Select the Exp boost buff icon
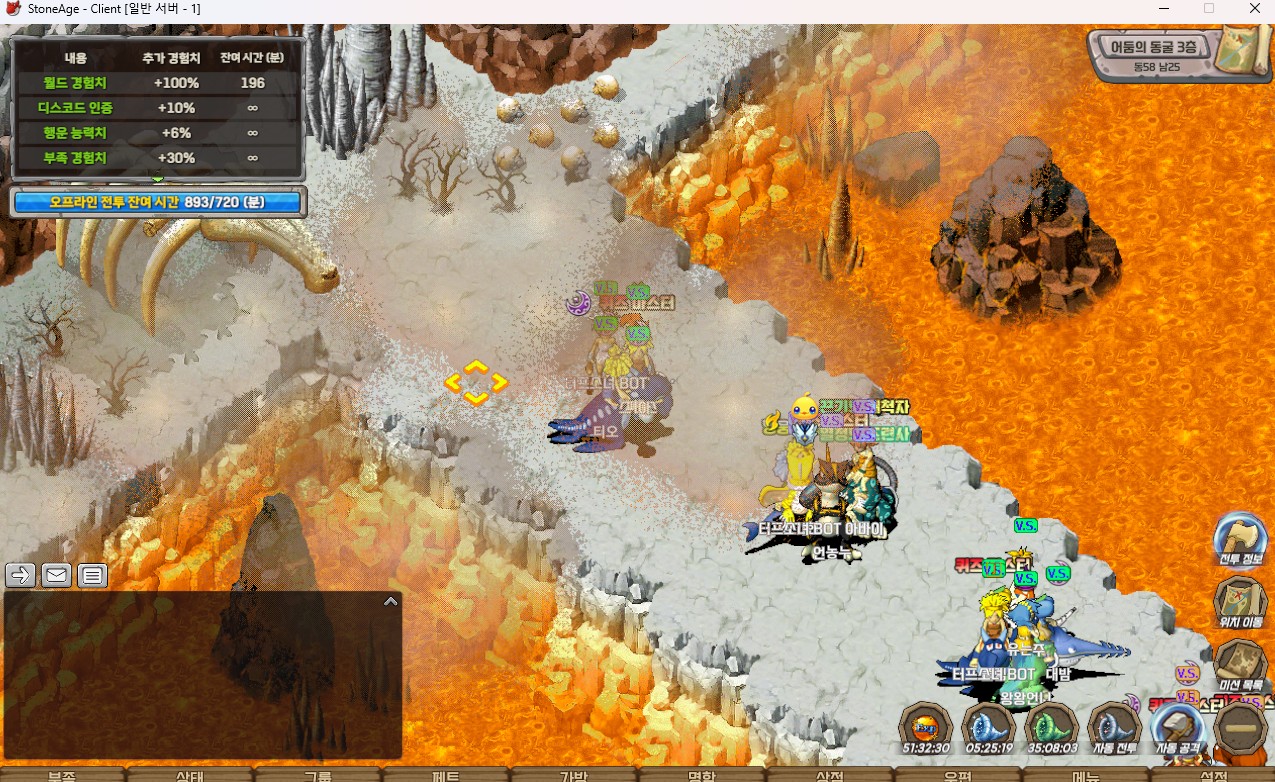Screen dimensions: 1275x782 tap(925, 725)
